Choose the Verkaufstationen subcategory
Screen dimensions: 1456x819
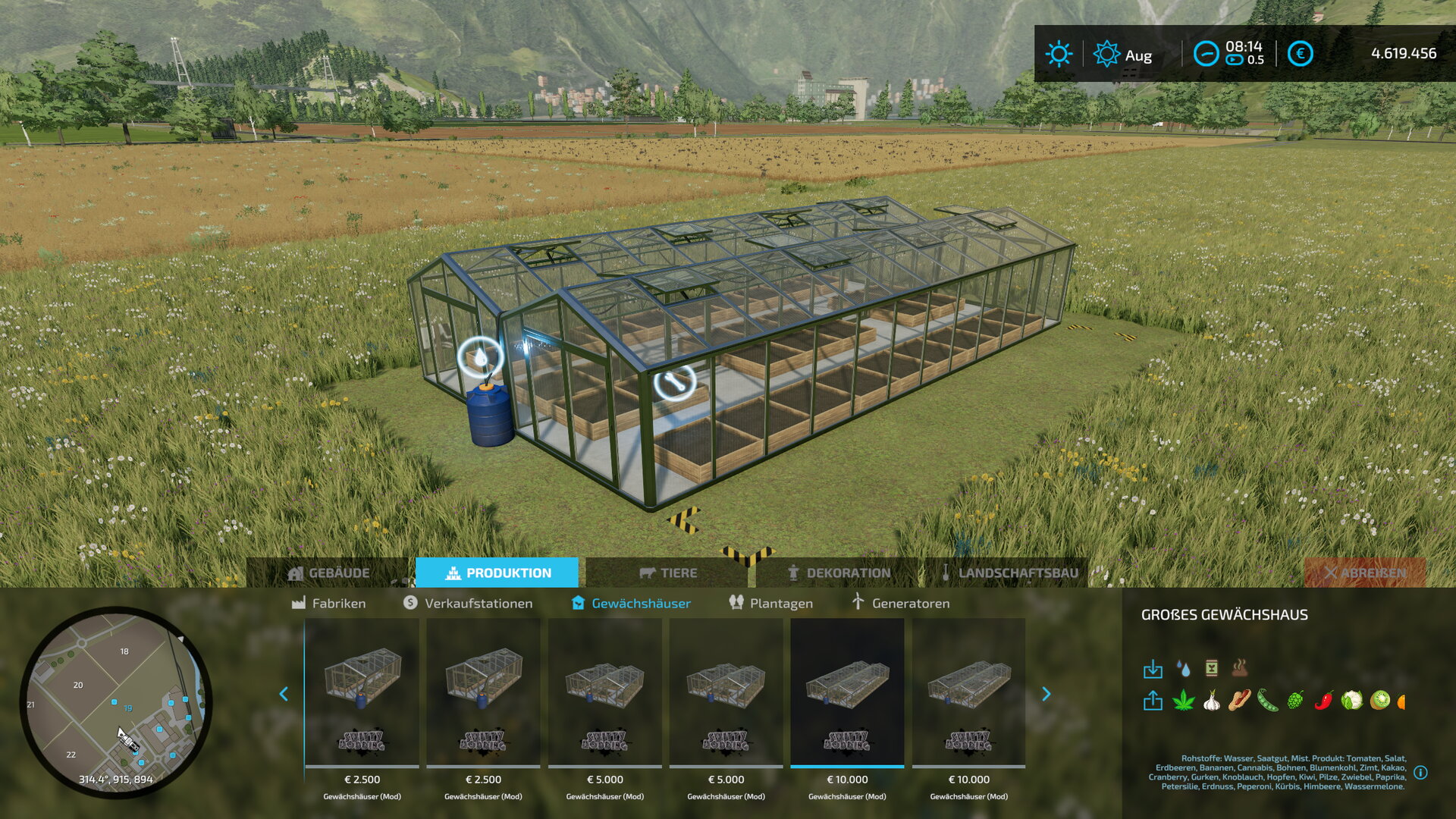pyautogui.click(x=468, y=604)
